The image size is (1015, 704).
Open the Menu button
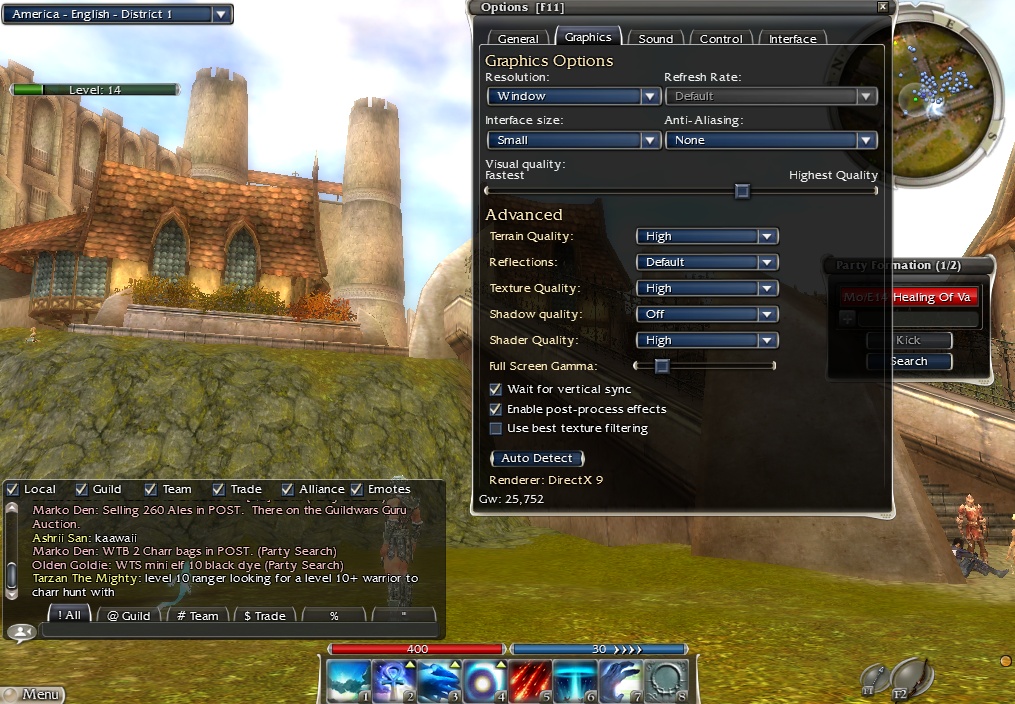click(33, 694)
